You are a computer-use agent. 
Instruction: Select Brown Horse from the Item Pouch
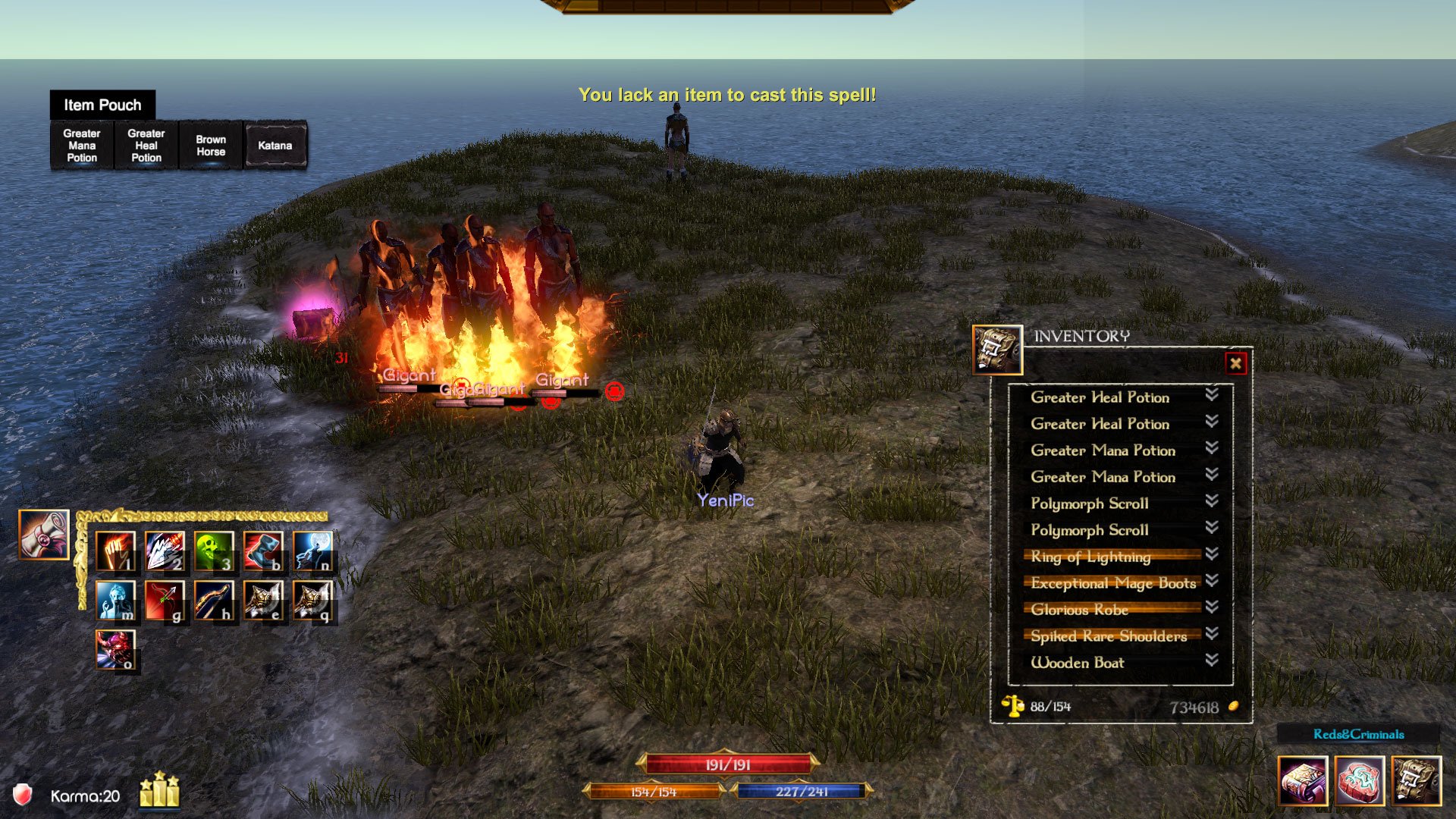tap(211, 146)
